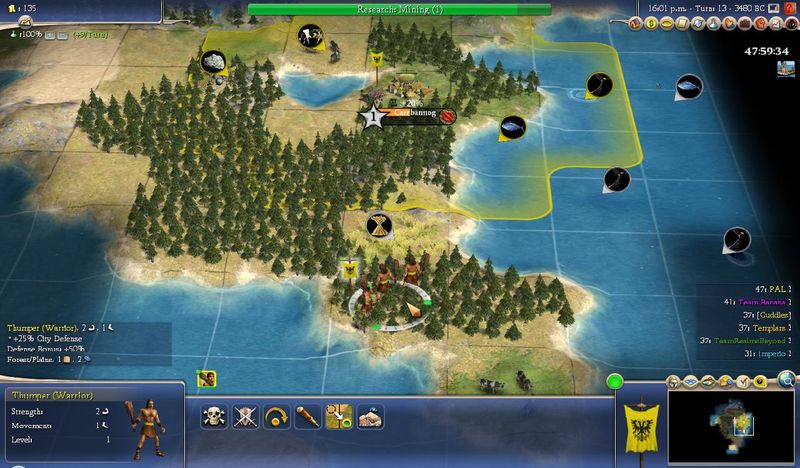Choose the crossed-swords unit action button
The image size is (800, 468).
tap(242, 417)
